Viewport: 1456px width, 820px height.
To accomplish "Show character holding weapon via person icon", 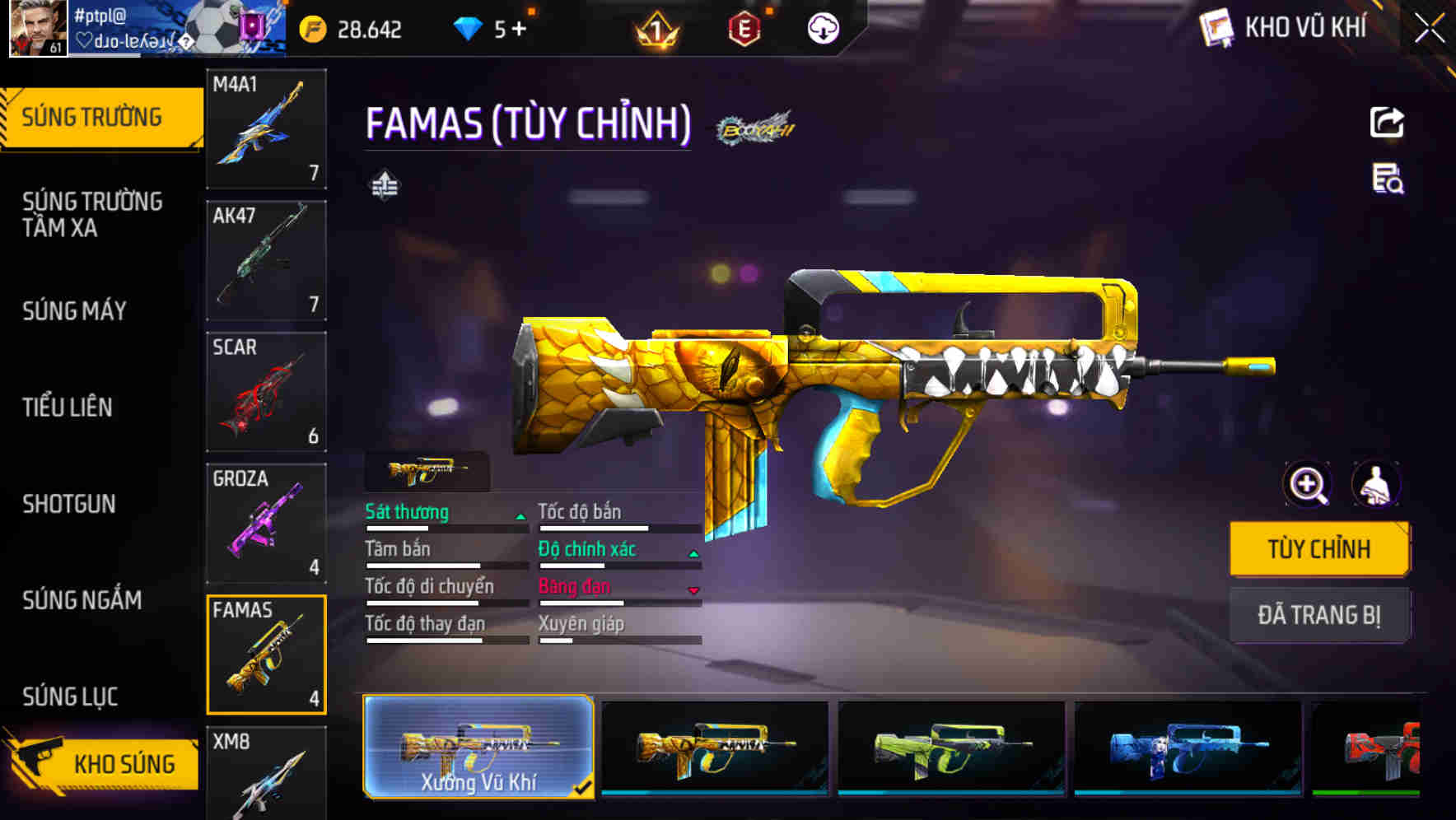I will click(x=1379, y=485).
